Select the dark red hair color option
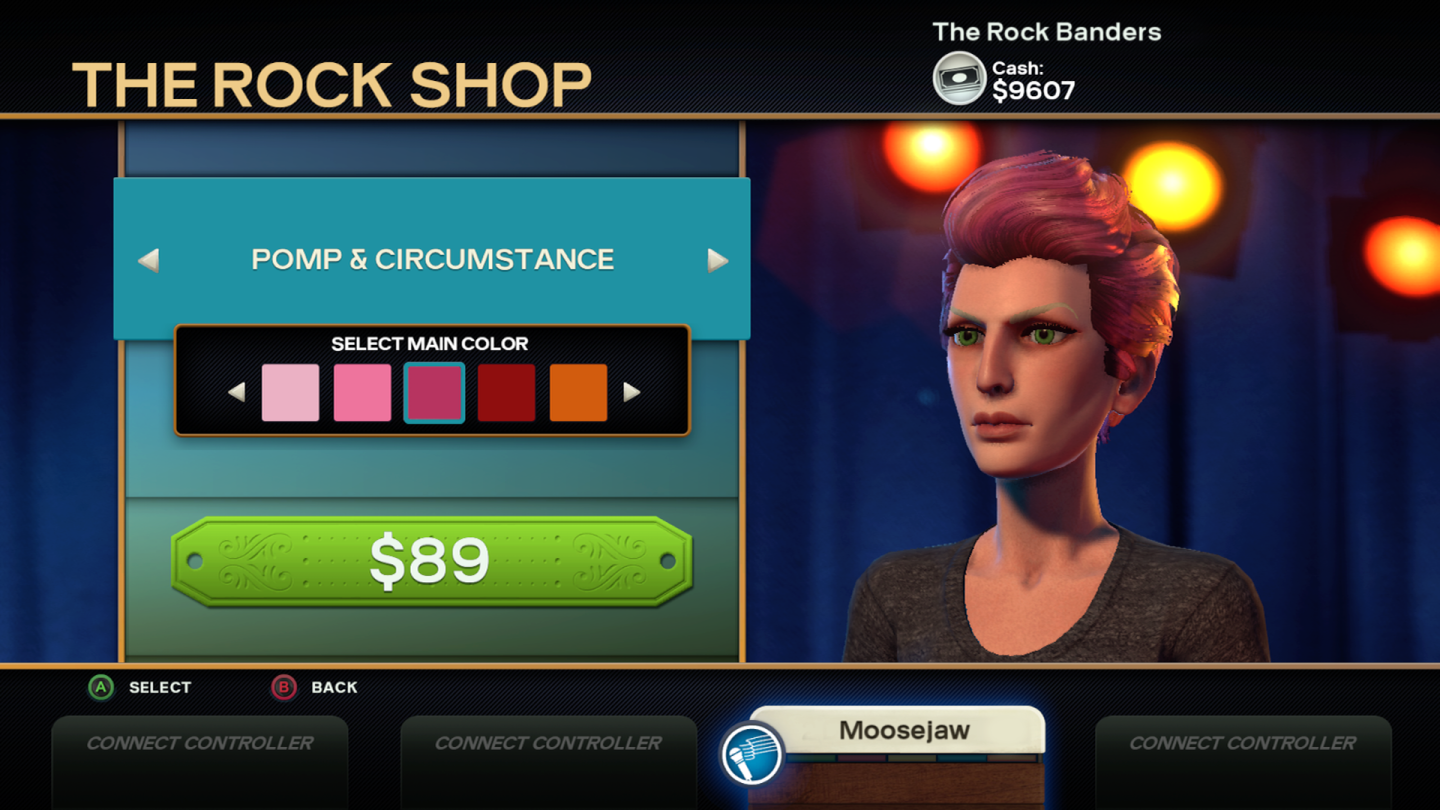 coord(506,391)
